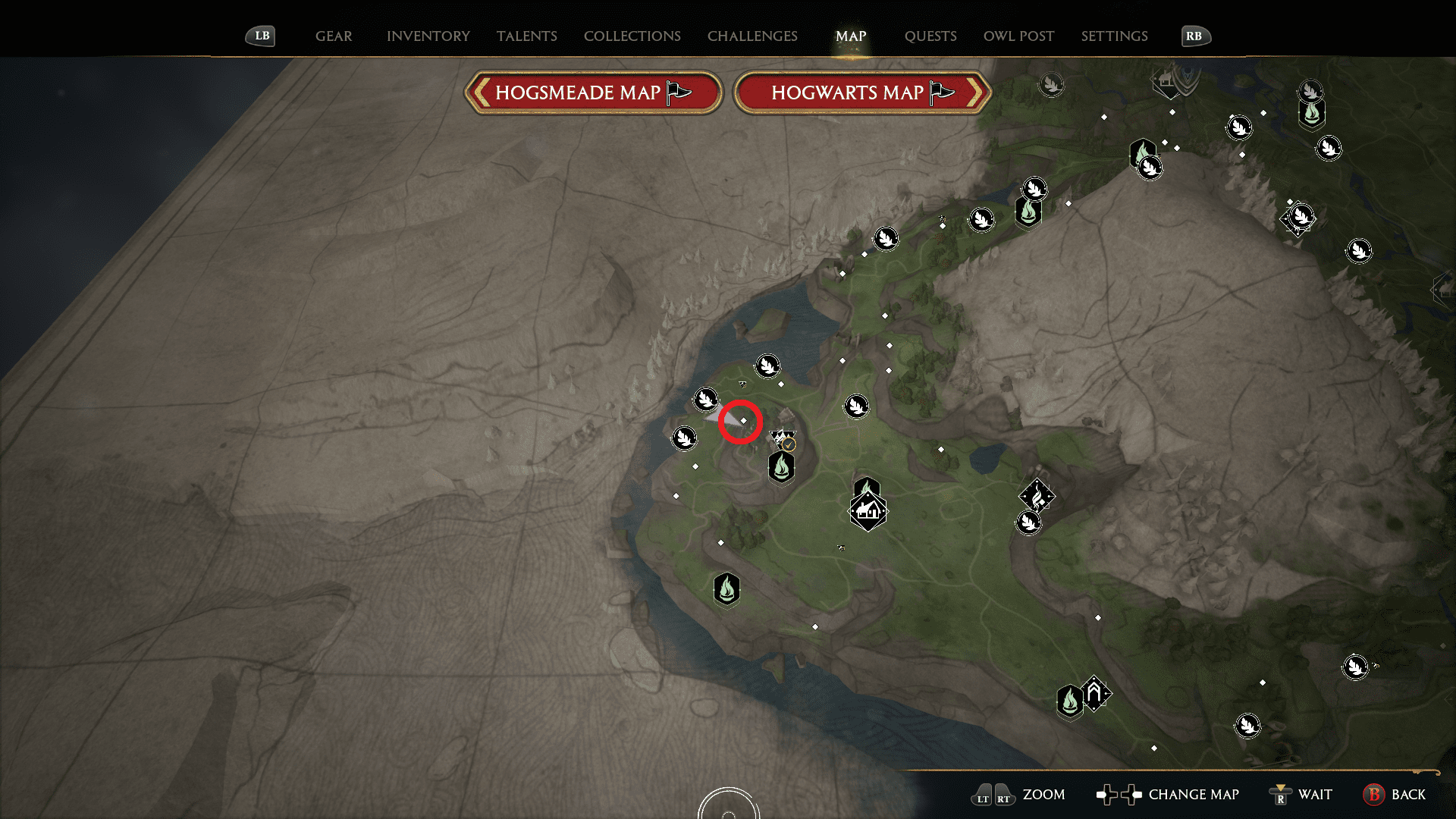The height and width of the screenshot is (819, 1456).
Task: Expand the Change Map d-pad control
Action: click(1119, 795)
